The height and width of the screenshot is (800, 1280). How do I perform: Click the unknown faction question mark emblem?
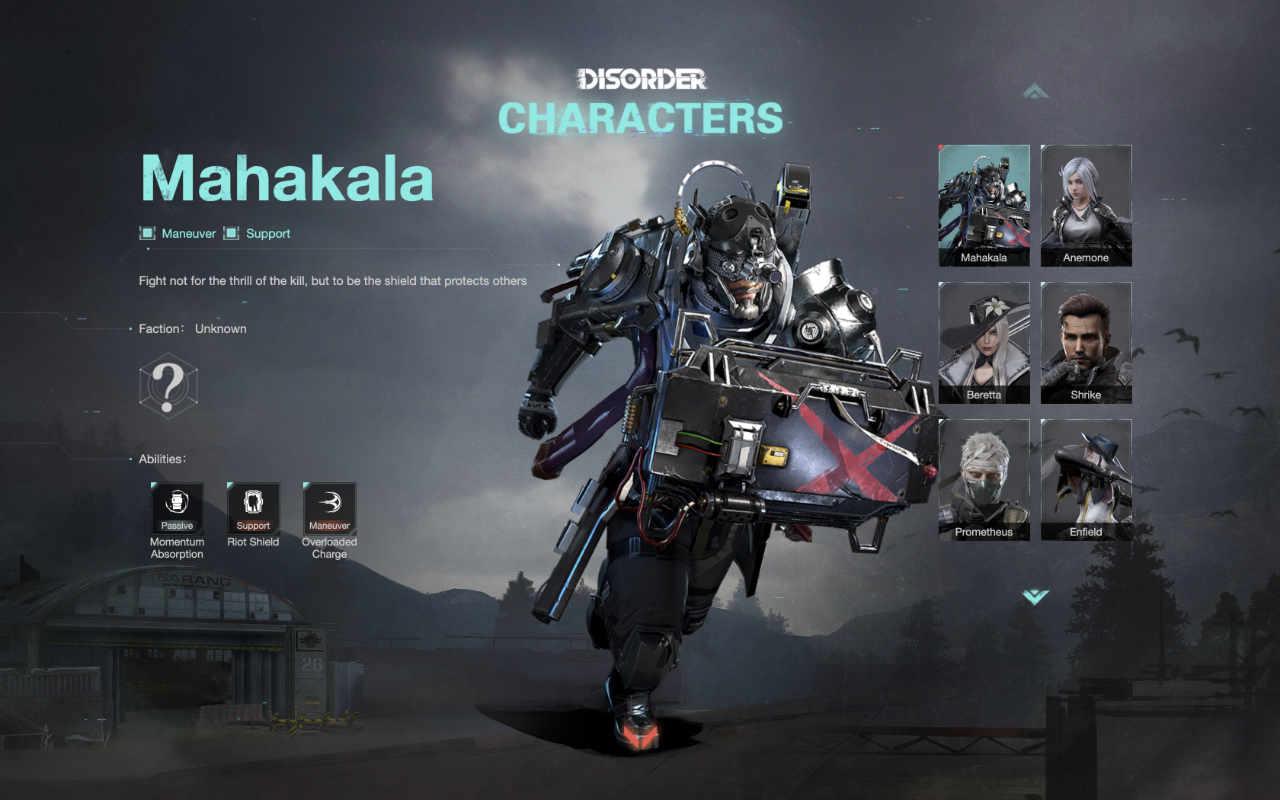(168, 385)
